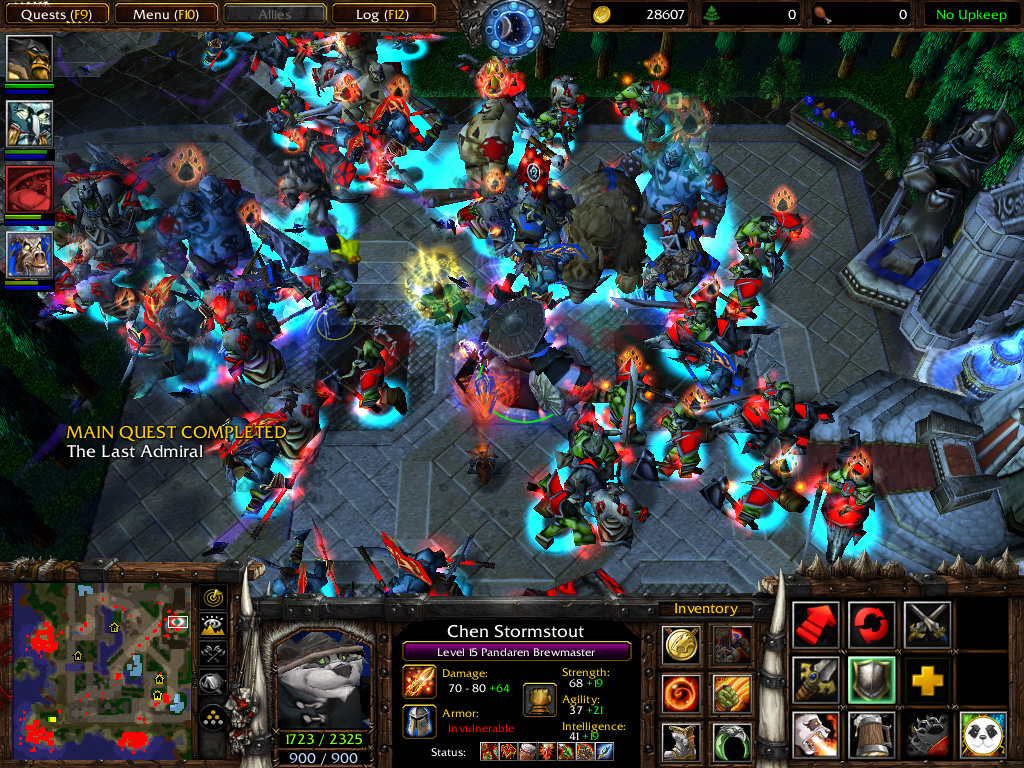Activate the minimap signal ping button
The height and width of the screenshot is (768, 1024).
tap(213, 598)
